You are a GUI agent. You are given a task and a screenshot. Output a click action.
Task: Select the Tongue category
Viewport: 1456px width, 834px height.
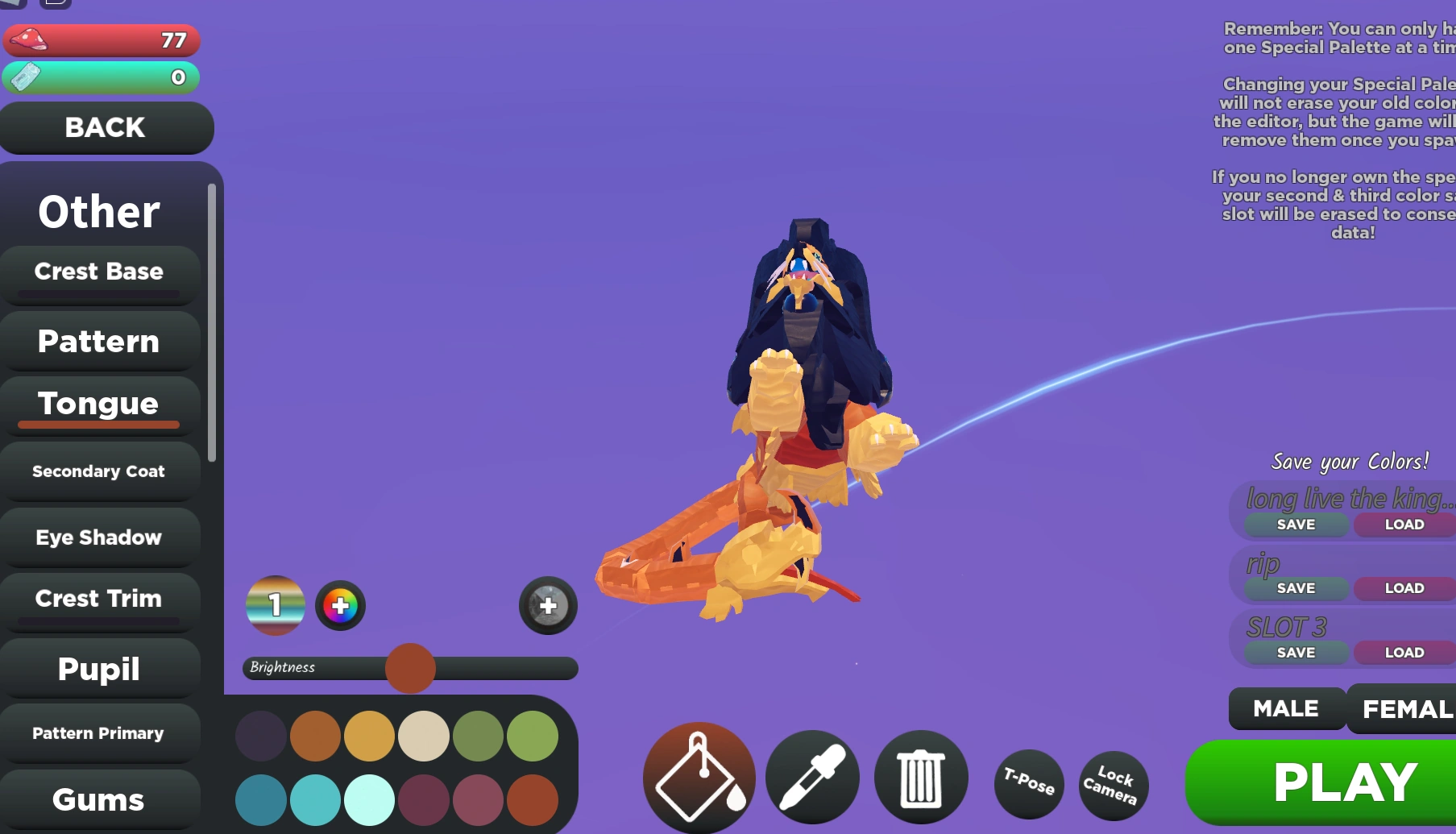coord(98,403)
